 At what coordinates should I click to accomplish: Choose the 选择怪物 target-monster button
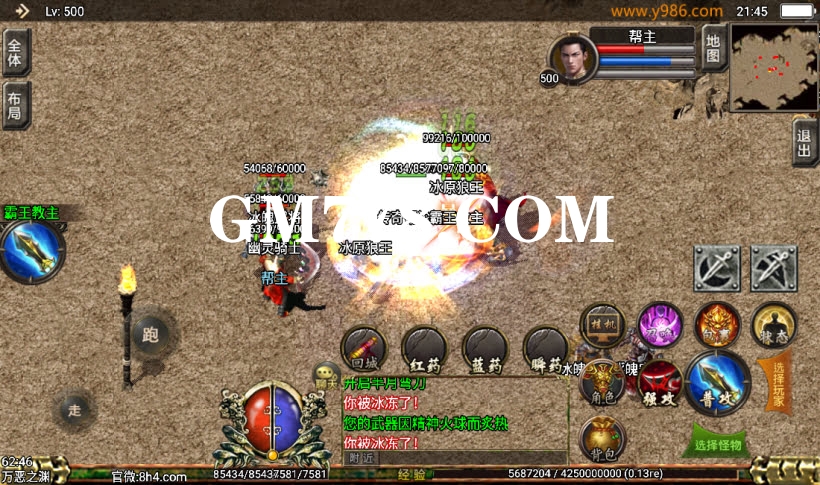[x=719, y=443]
